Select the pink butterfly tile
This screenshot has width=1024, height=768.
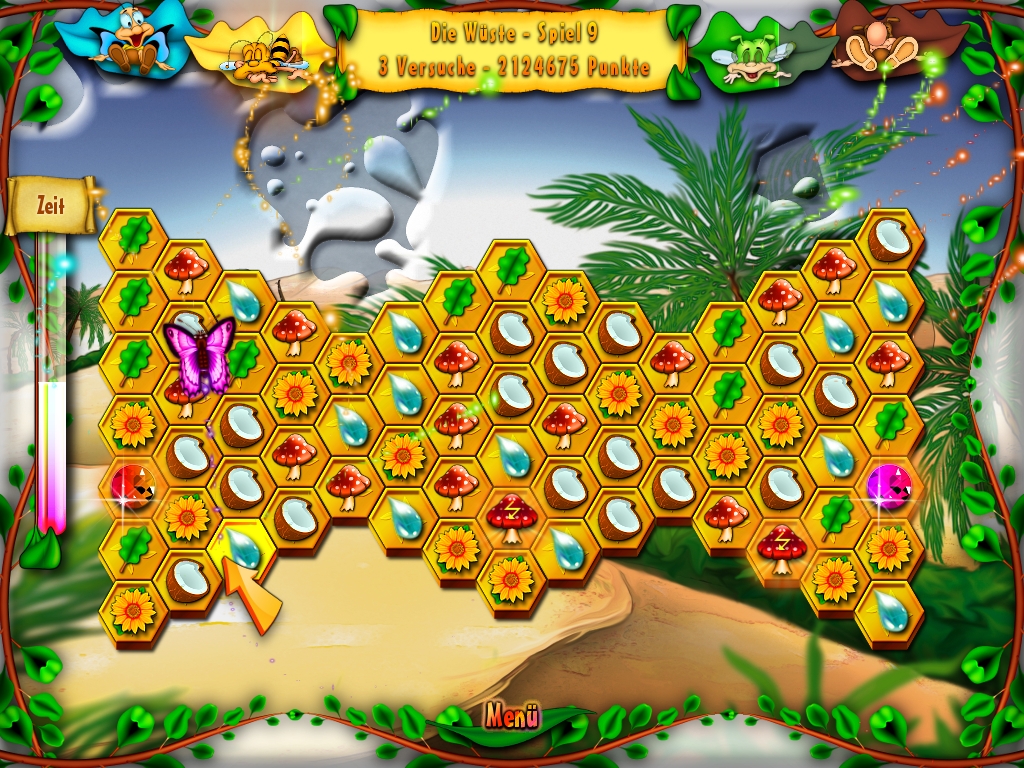[198, 355]
